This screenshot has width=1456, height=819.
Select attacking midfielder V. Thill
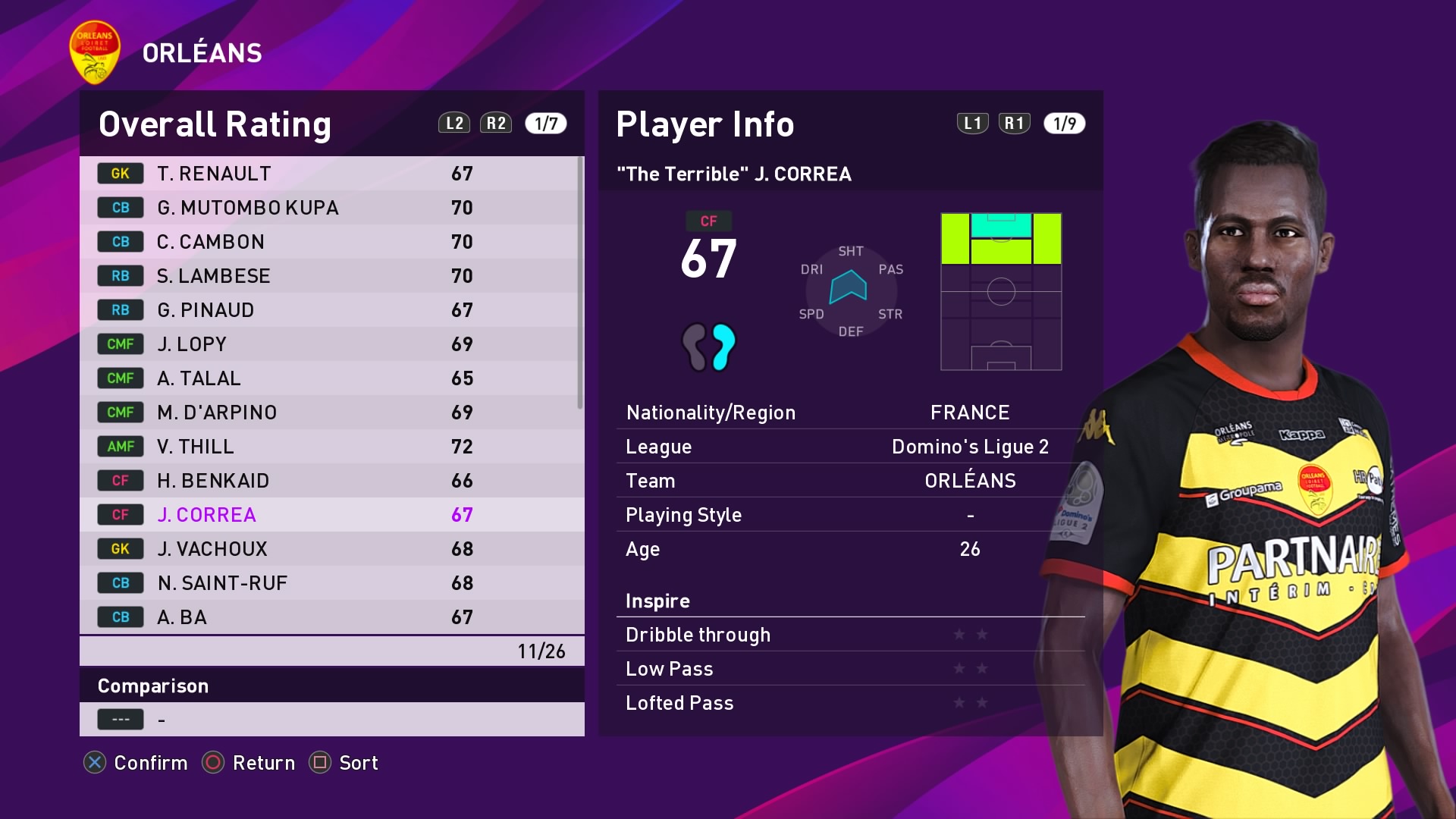(331, 447)
